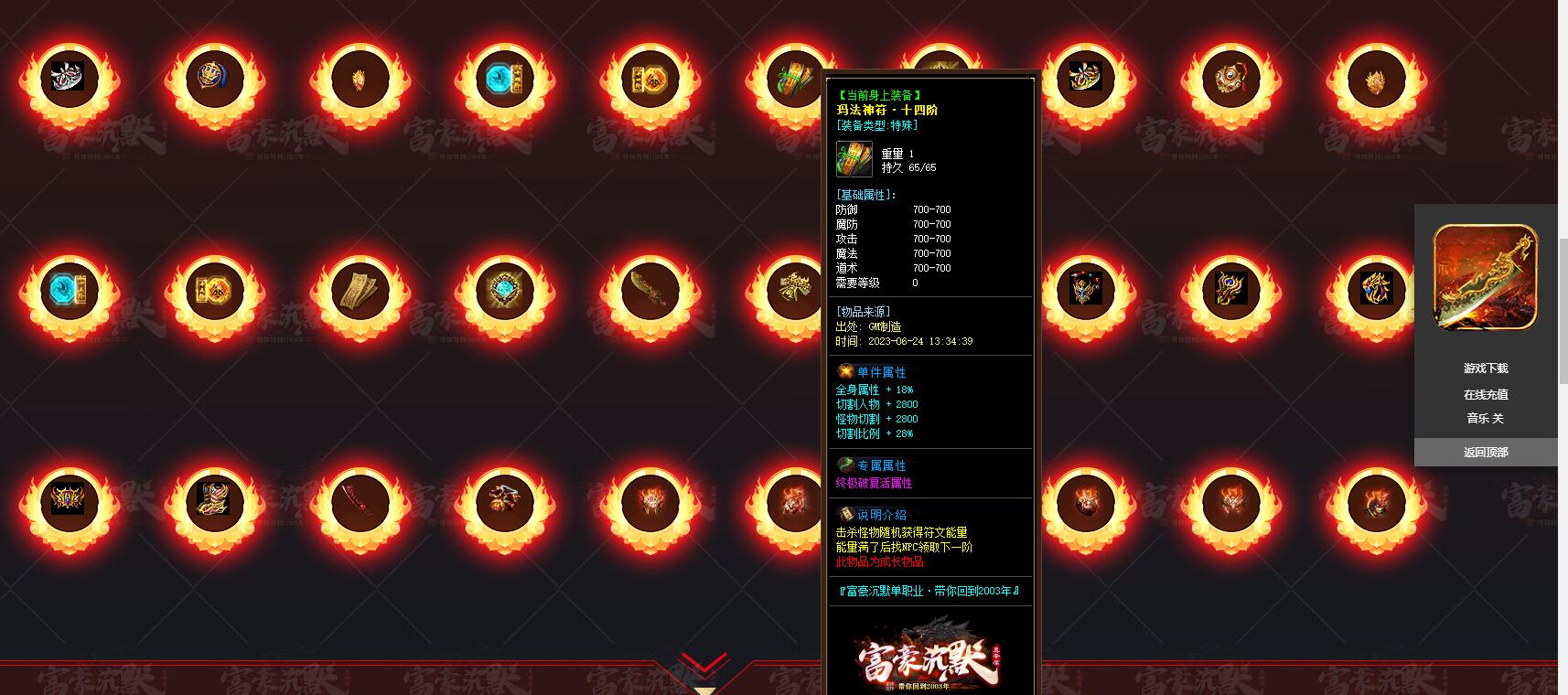This screenshot has width=1568, height=695.
Task: Open the 游戏下载 download link
Action: point(1486,368)
